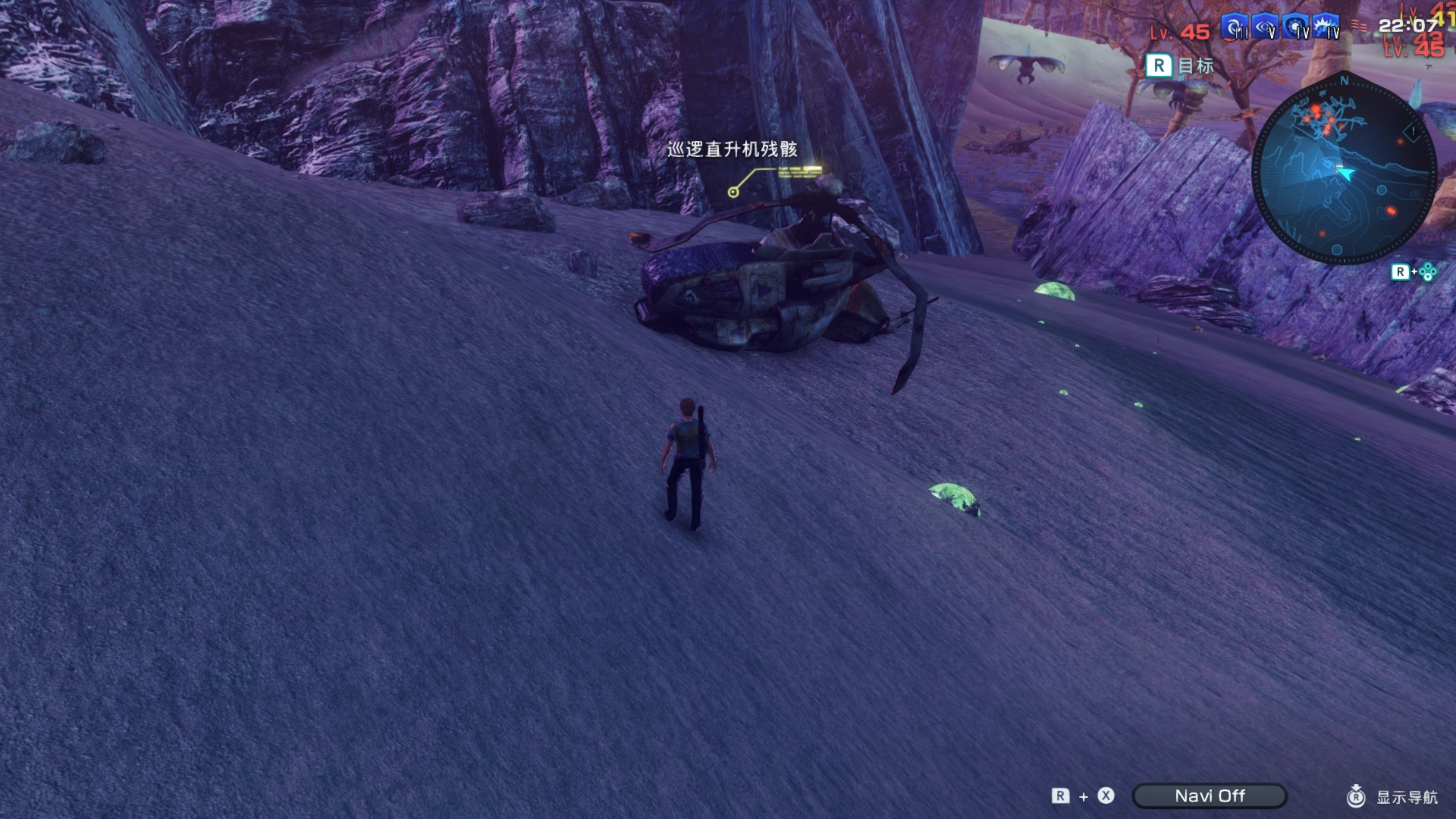1456x819 pixels.
Task: Click the X button icon in the bottom bar
Action: pos(1106,796)
